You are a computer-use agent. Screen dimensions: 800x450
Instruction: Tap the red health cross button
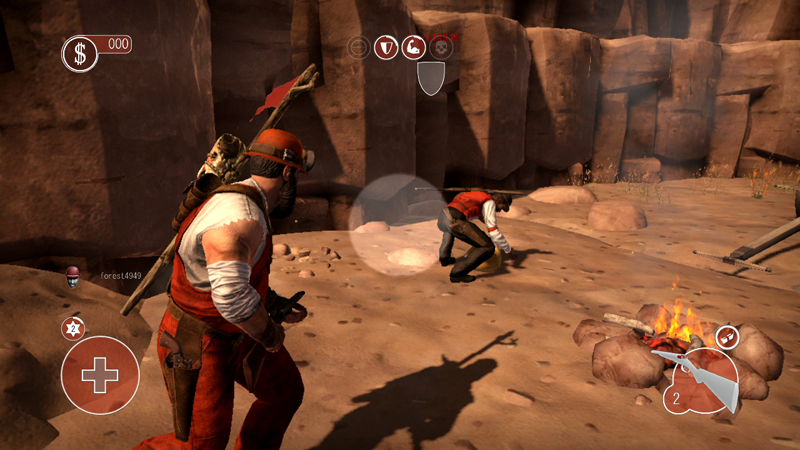99,375
